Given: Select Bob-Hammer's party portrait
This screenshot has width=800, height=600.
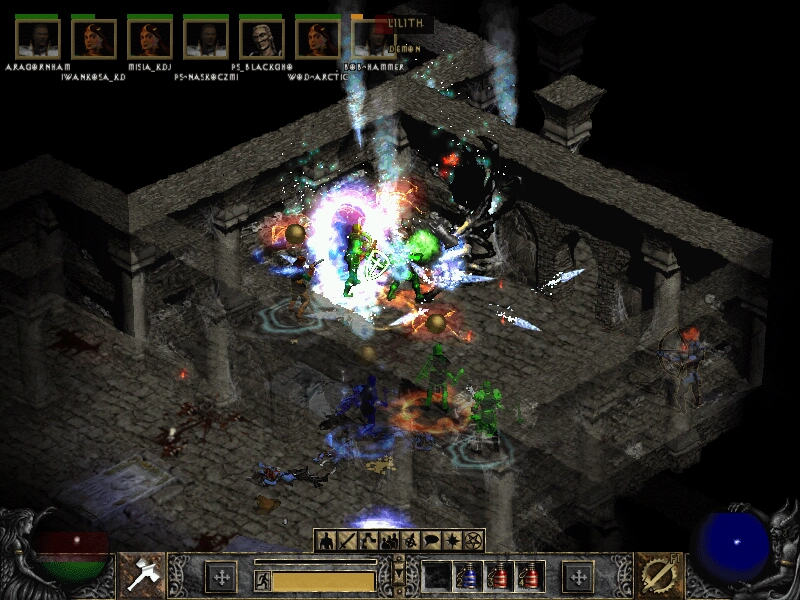Looking at the screenshot, I should click(372, 38).
